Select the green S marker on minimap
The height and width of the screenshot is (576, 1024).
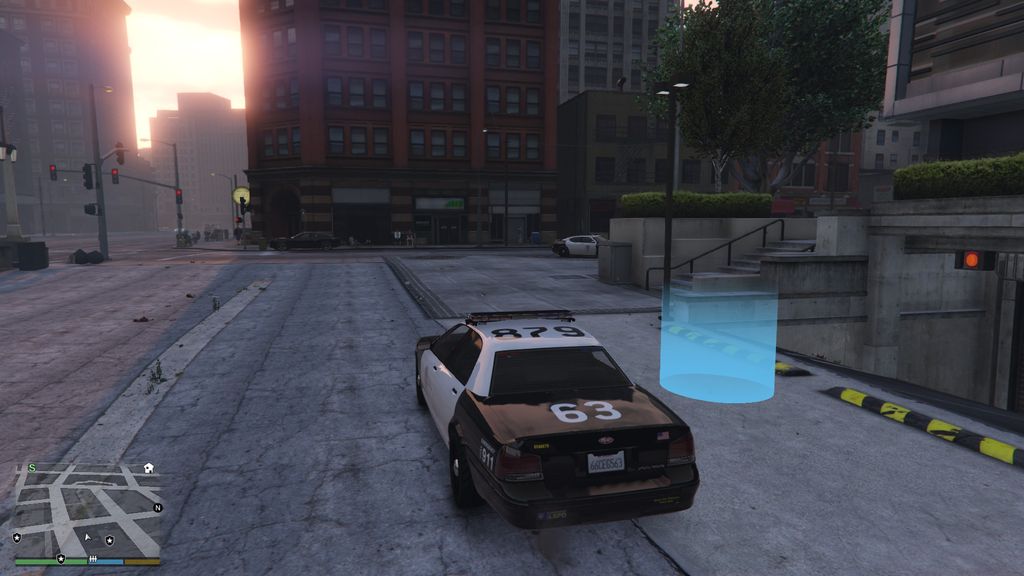coord(32,467)
